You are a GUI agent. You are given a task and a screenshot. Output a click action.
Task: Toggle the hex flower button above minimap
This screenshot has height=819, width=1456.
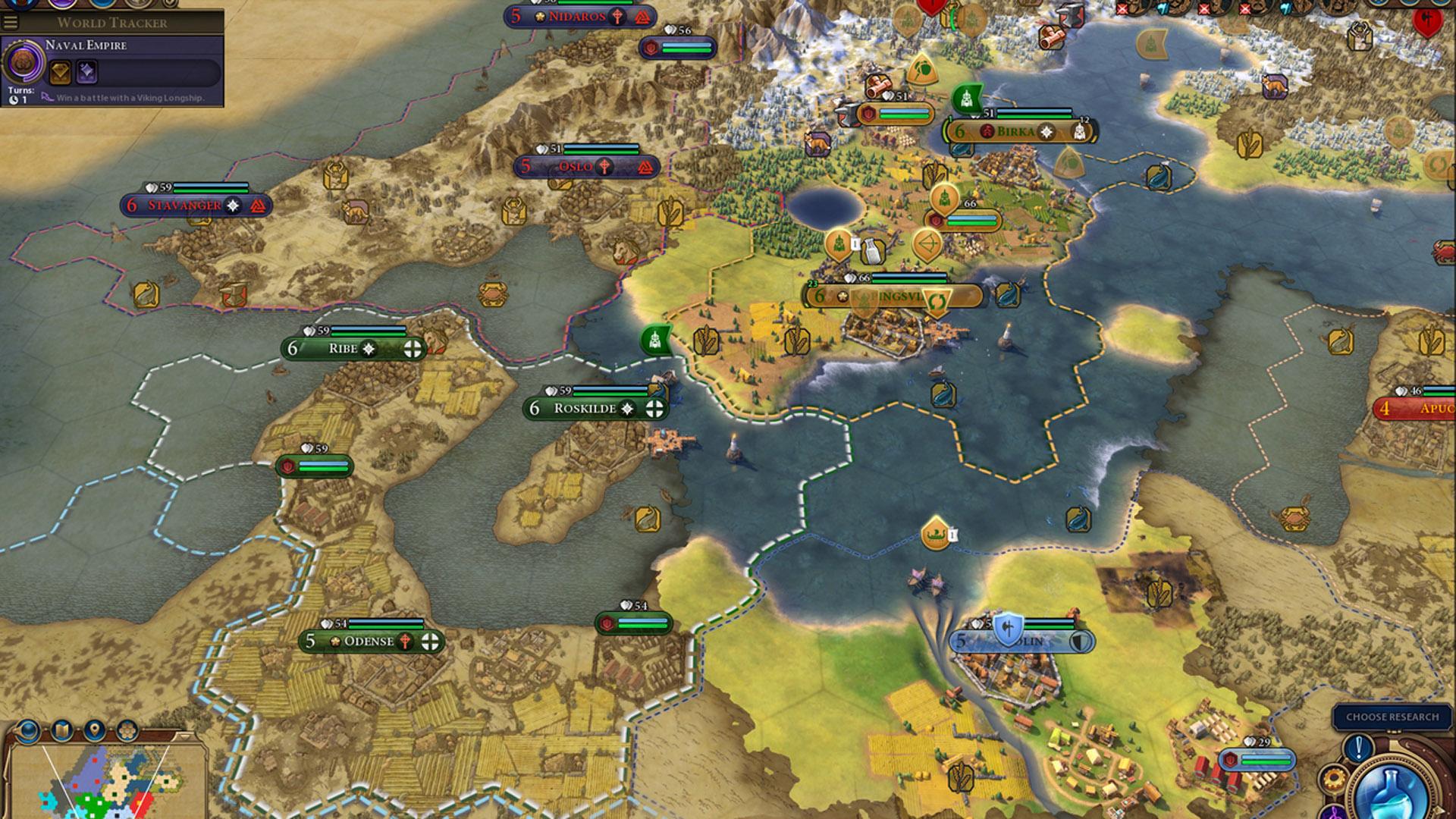pos(127,730)
